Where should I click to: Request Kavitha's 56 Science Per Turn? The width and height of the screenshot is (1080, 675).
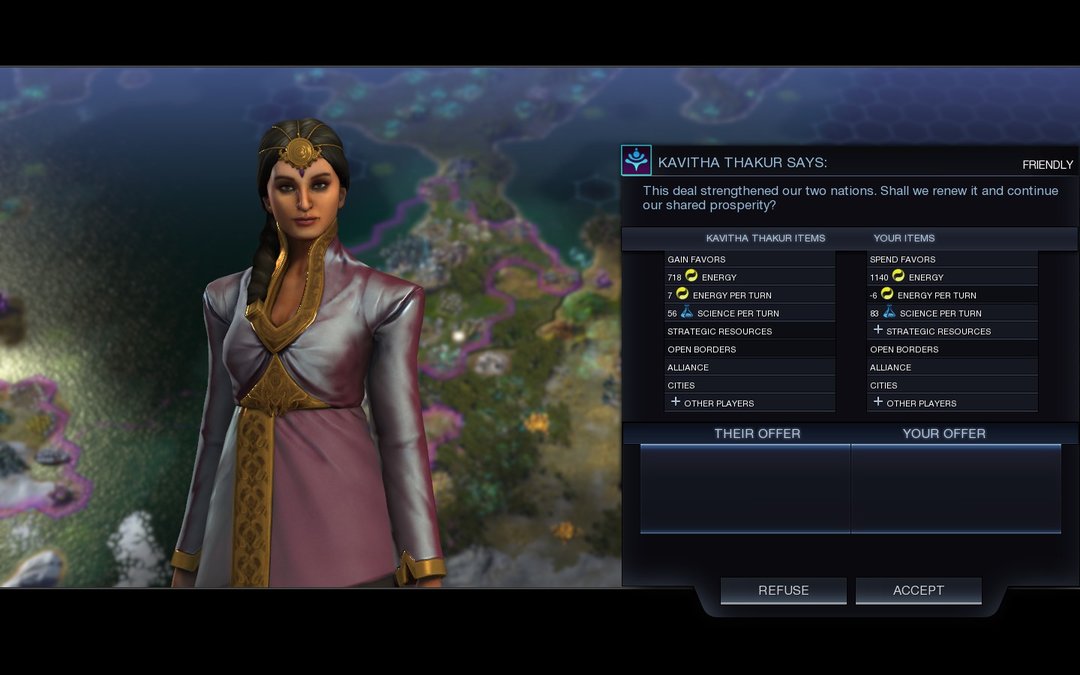(749, 313)
